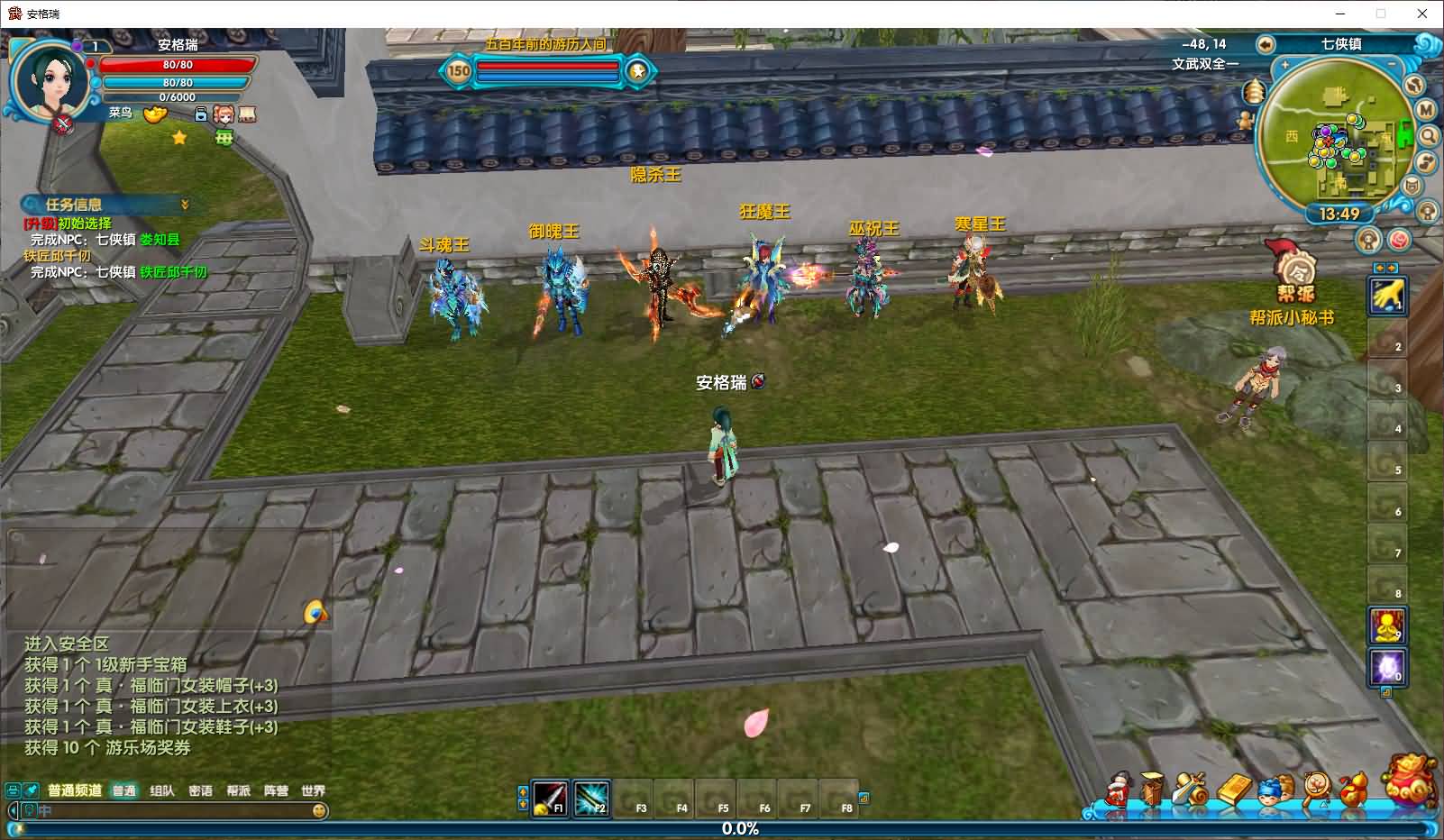Viewport: 1444px width, 840px height.
Task: Follow the 娄知县 quest NPC link
Action: point(160,240)
